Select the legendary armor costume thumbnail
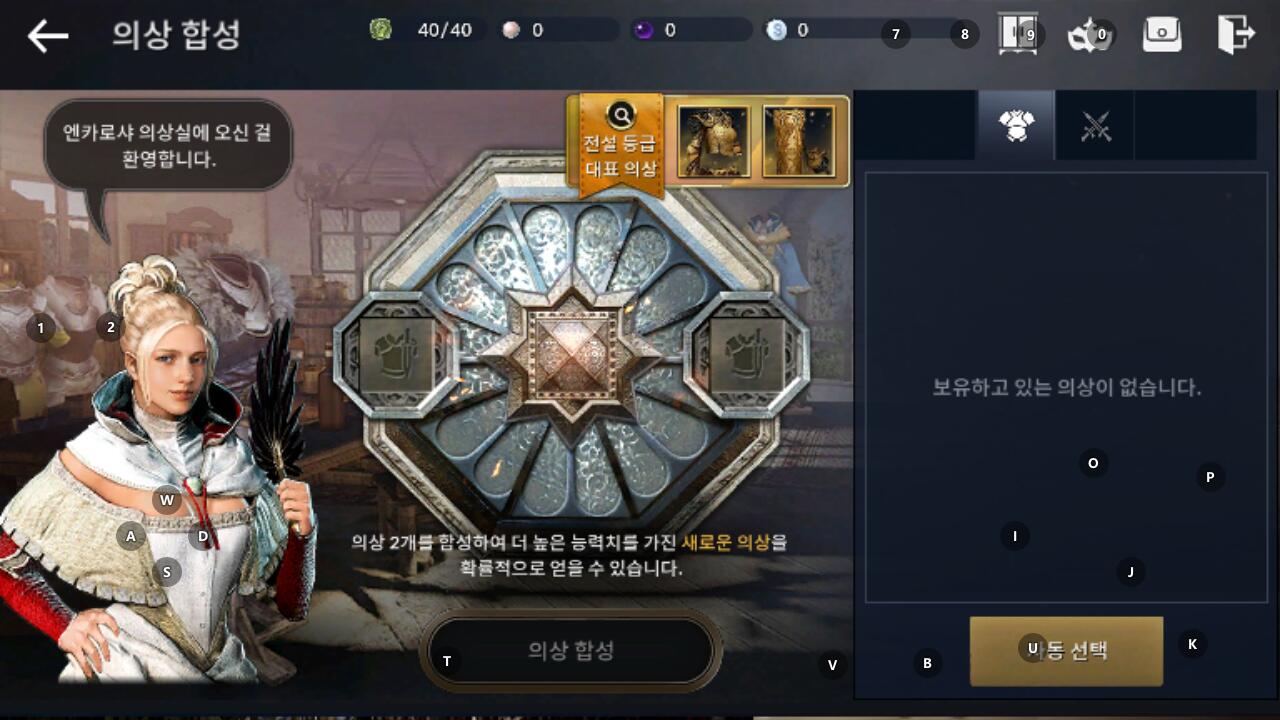Viewport: 1280px width, 720px height. pyautogui.click(x=713, y=141)
